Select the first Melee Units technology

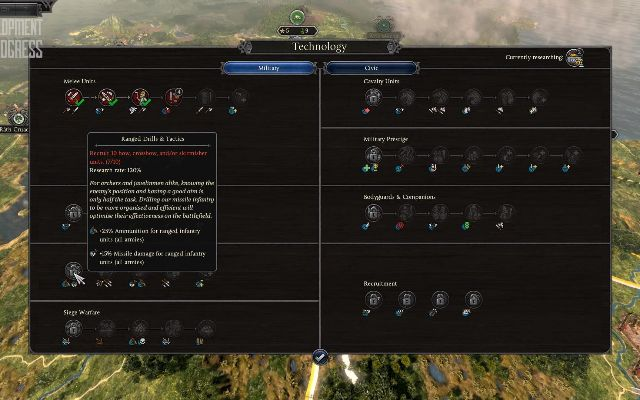(73, 97)
